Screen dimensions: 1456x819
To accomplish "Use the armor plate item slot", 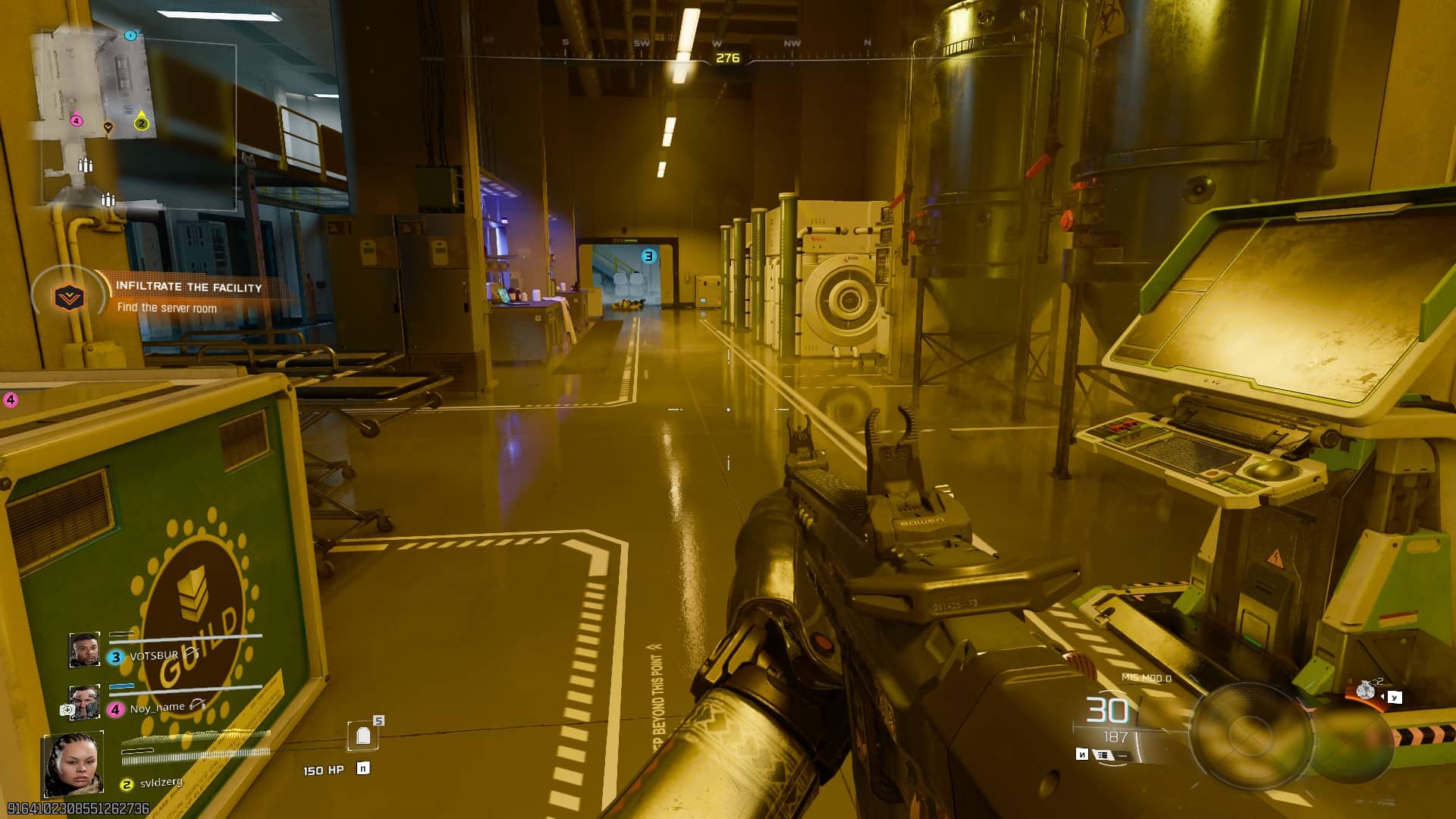I will pos(363,736).
